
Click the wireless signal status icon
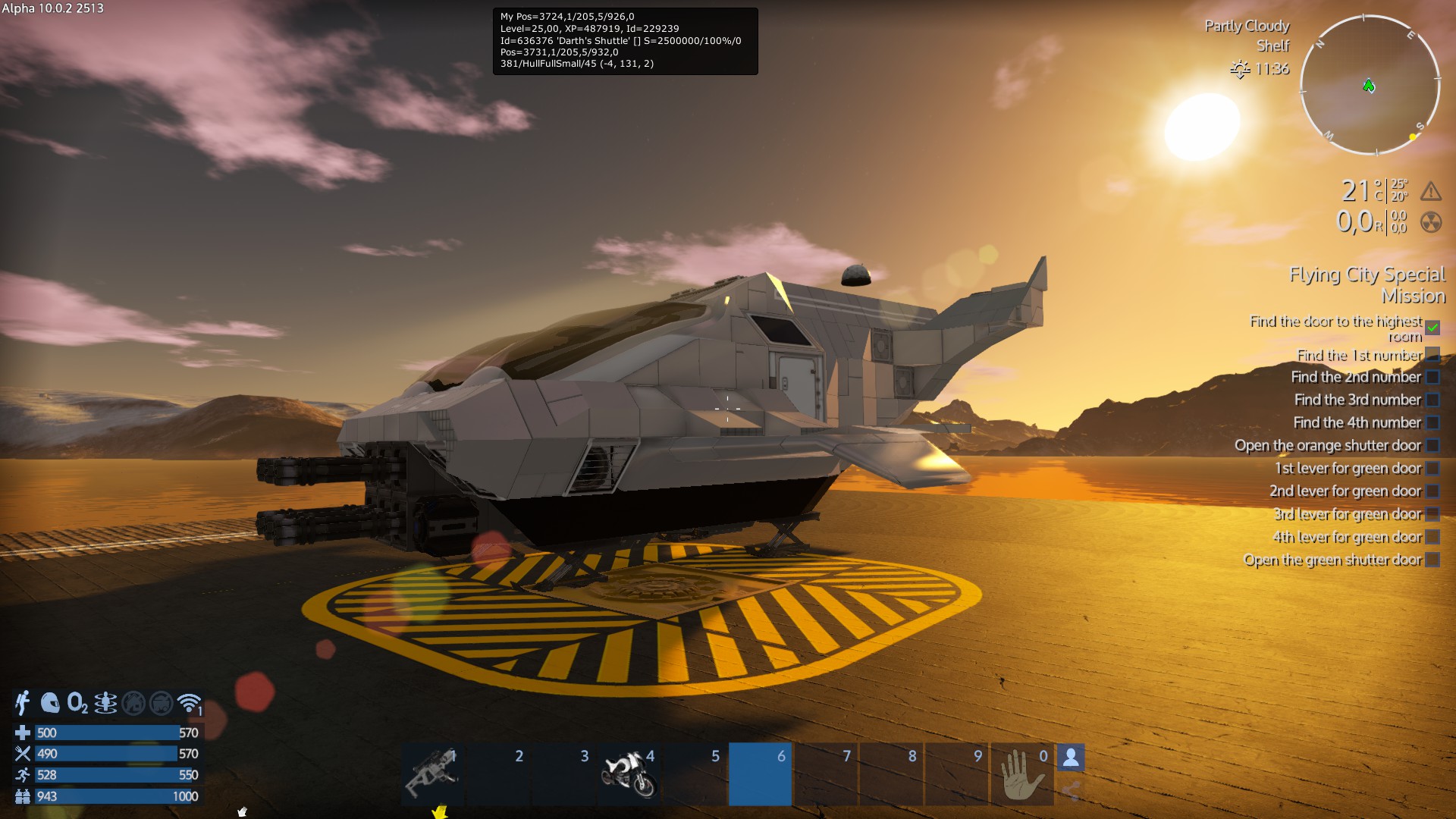189,703
